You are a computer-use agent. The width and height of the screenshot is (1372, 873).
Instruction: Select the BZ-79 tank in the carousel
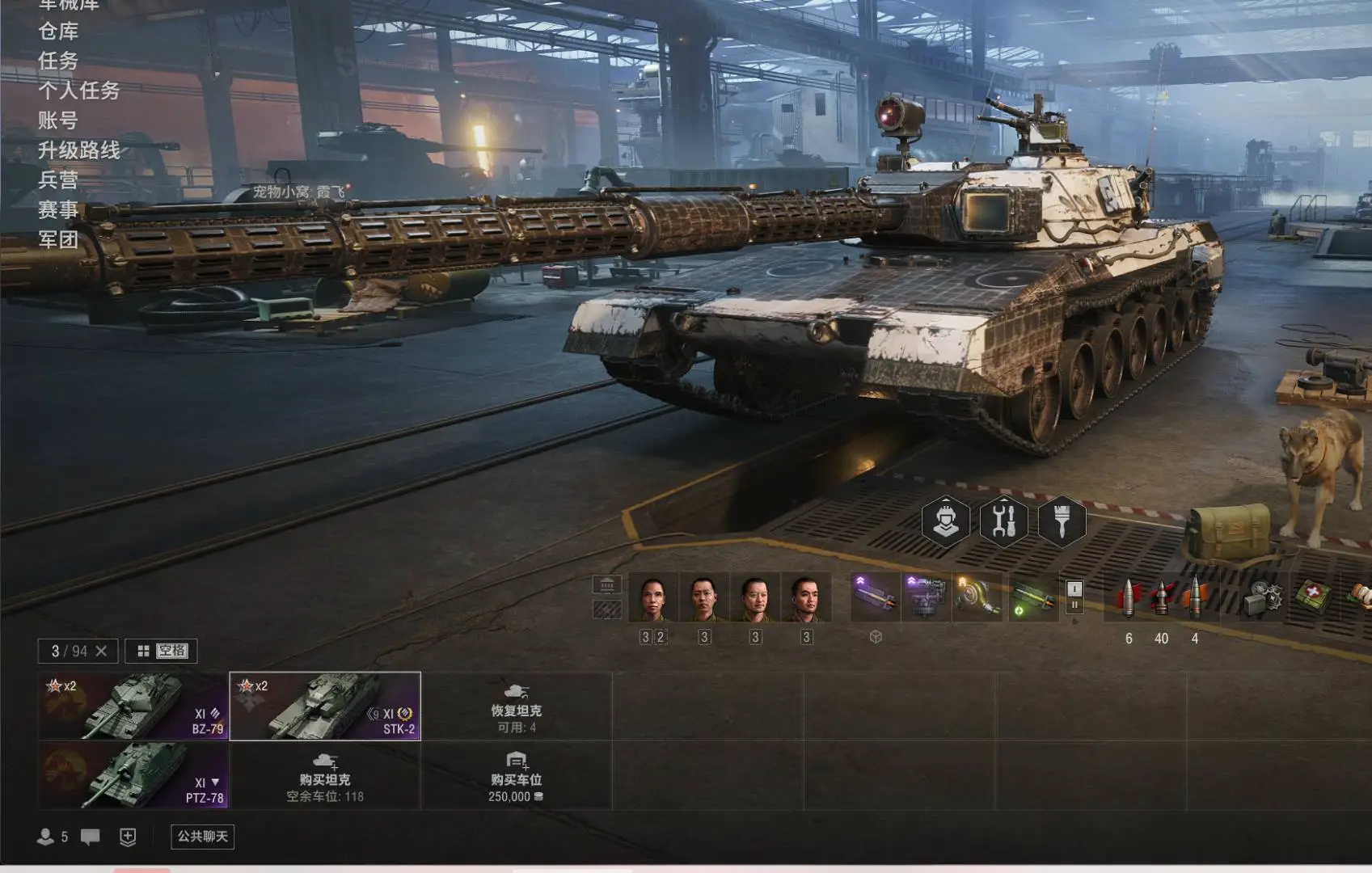(133, 706)
